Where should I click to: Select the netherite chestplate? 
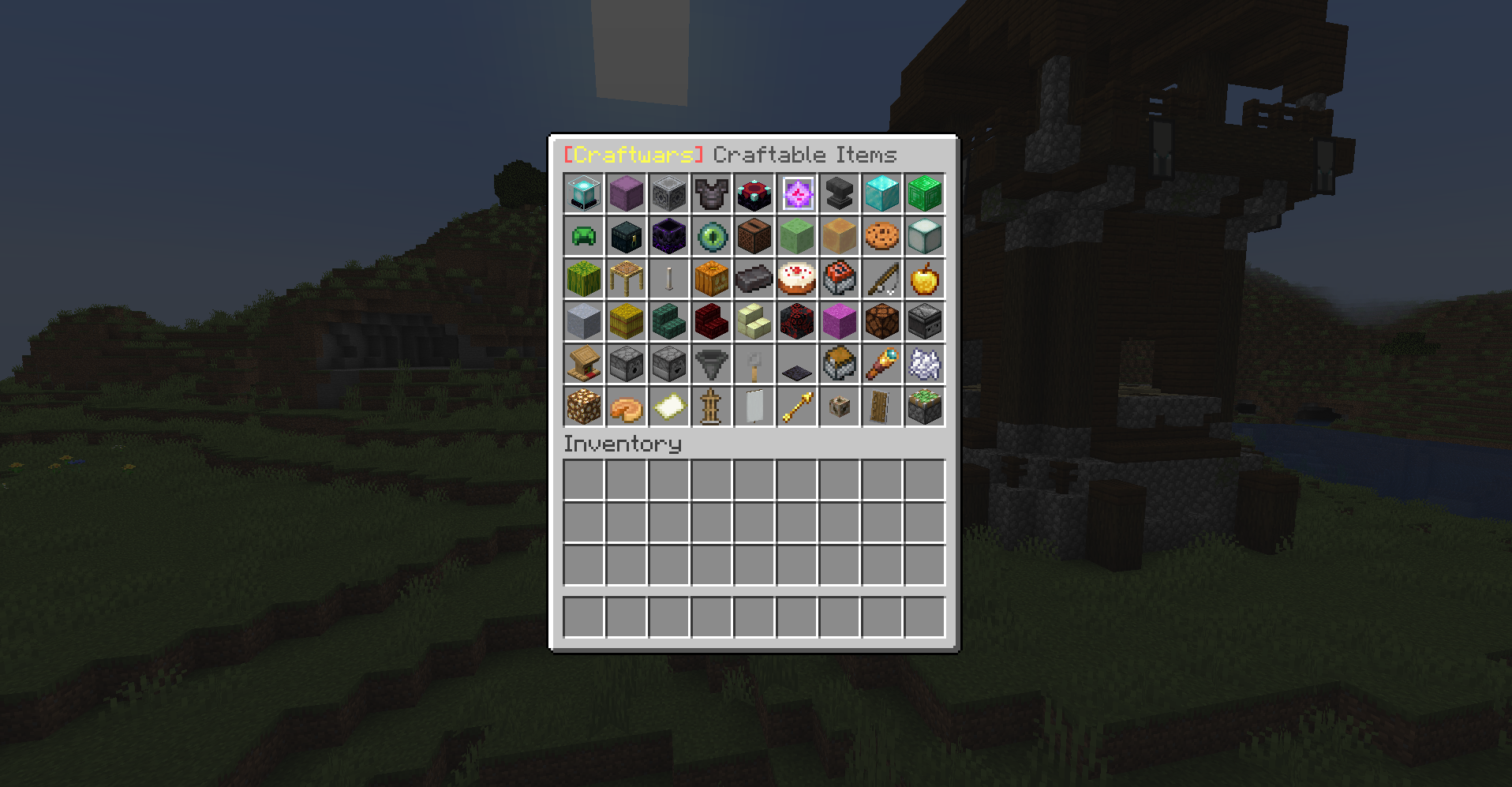tap(711, 193)
